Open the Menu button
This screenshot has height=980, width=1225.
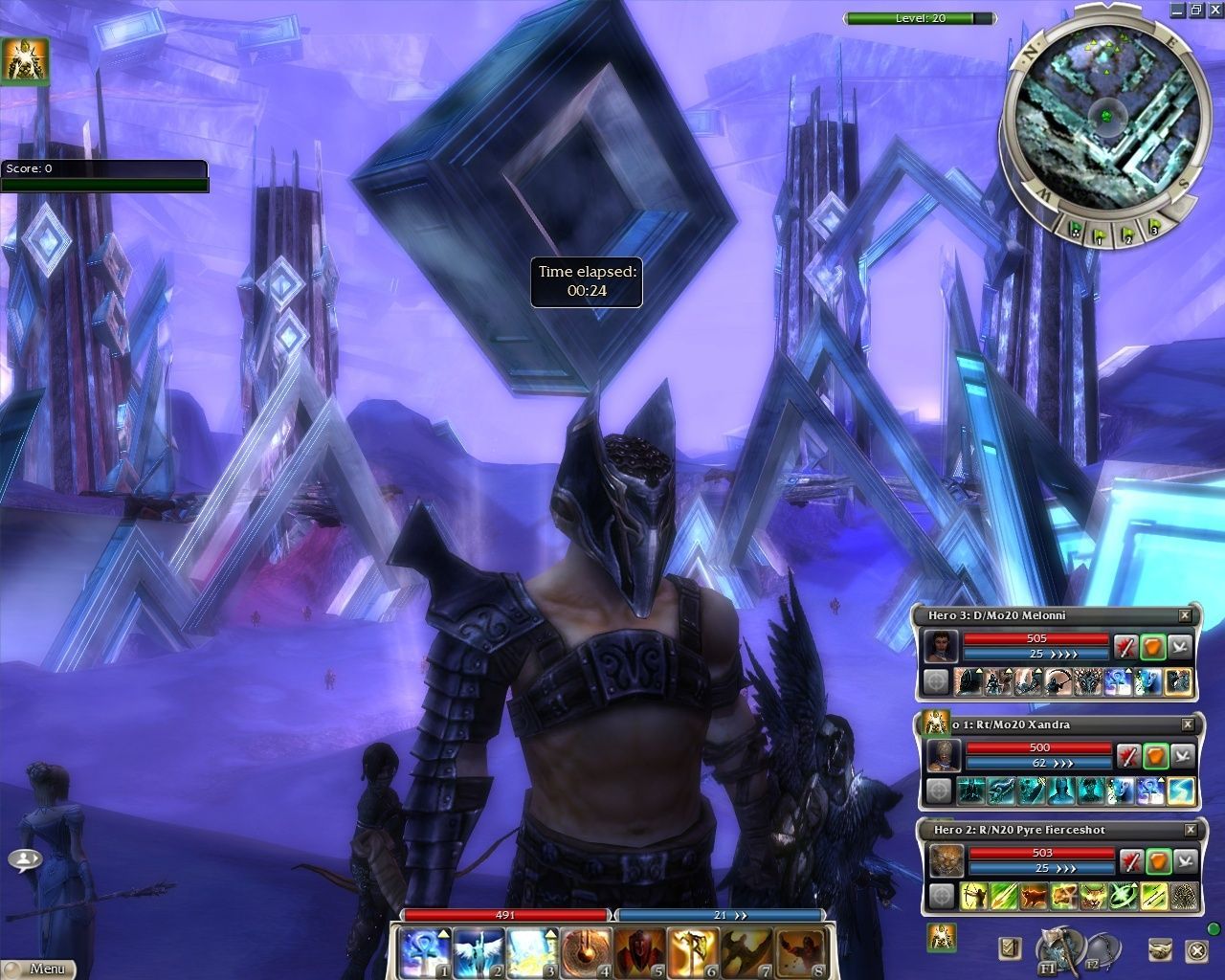[38, 968]
